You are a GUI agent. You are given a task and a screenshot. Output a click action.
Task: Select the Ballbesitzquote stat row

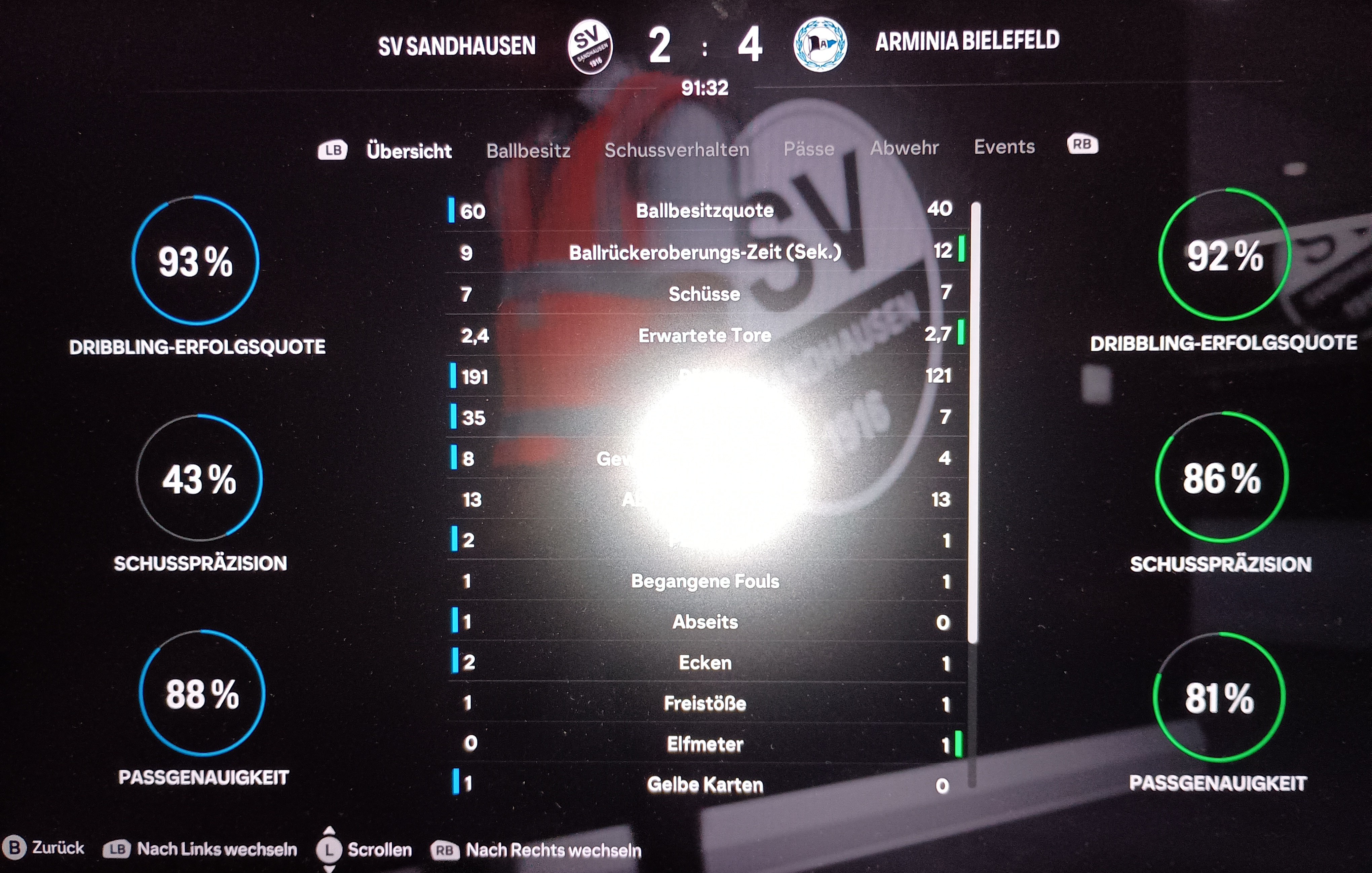click(x=705, y=211)
